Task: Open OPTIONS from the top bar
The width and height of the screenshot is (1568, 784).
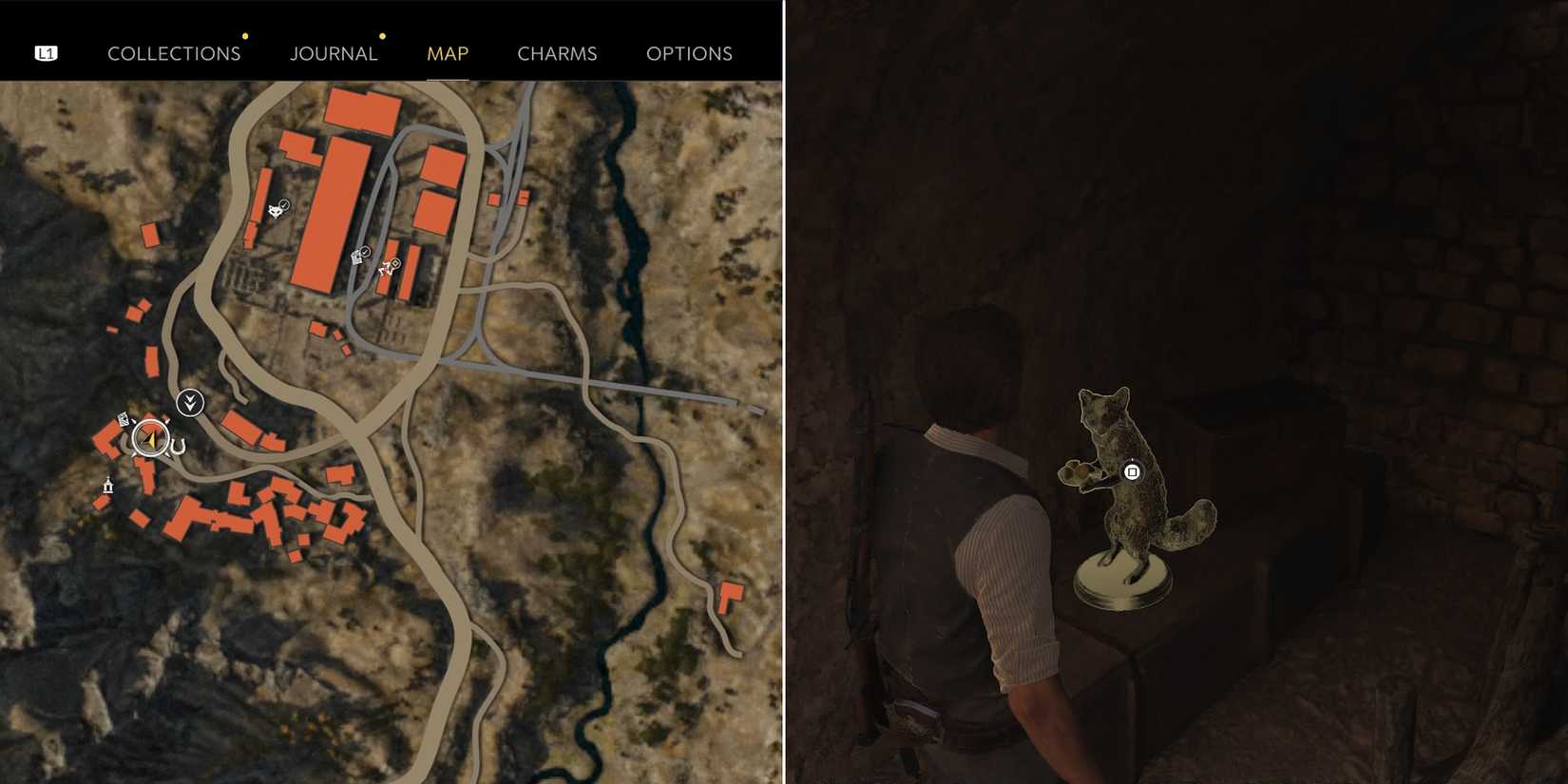Action: click(x=689, y=53)
